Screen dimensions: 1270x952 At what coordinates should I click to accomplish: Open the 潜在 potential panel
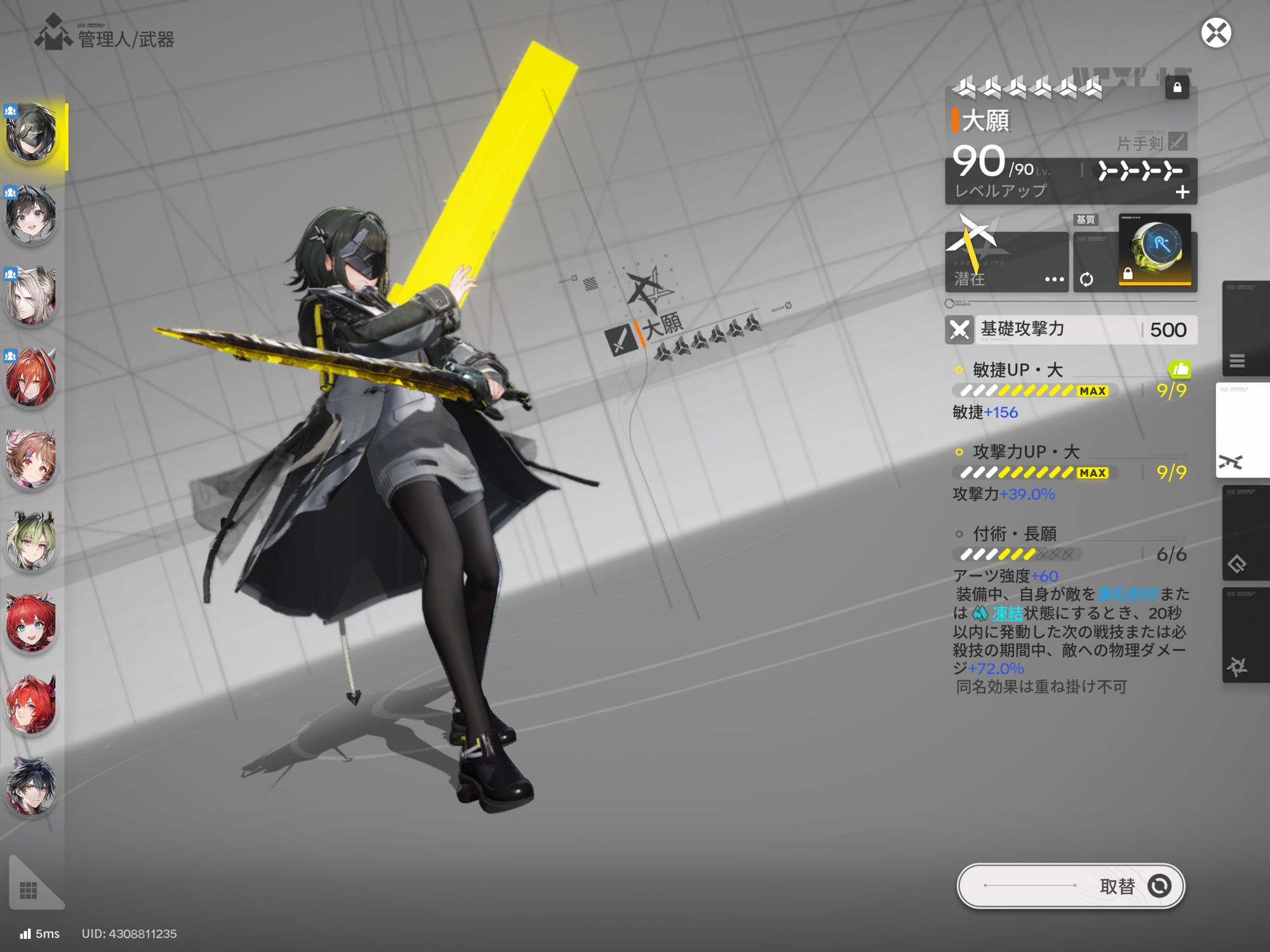[1006, 262]
